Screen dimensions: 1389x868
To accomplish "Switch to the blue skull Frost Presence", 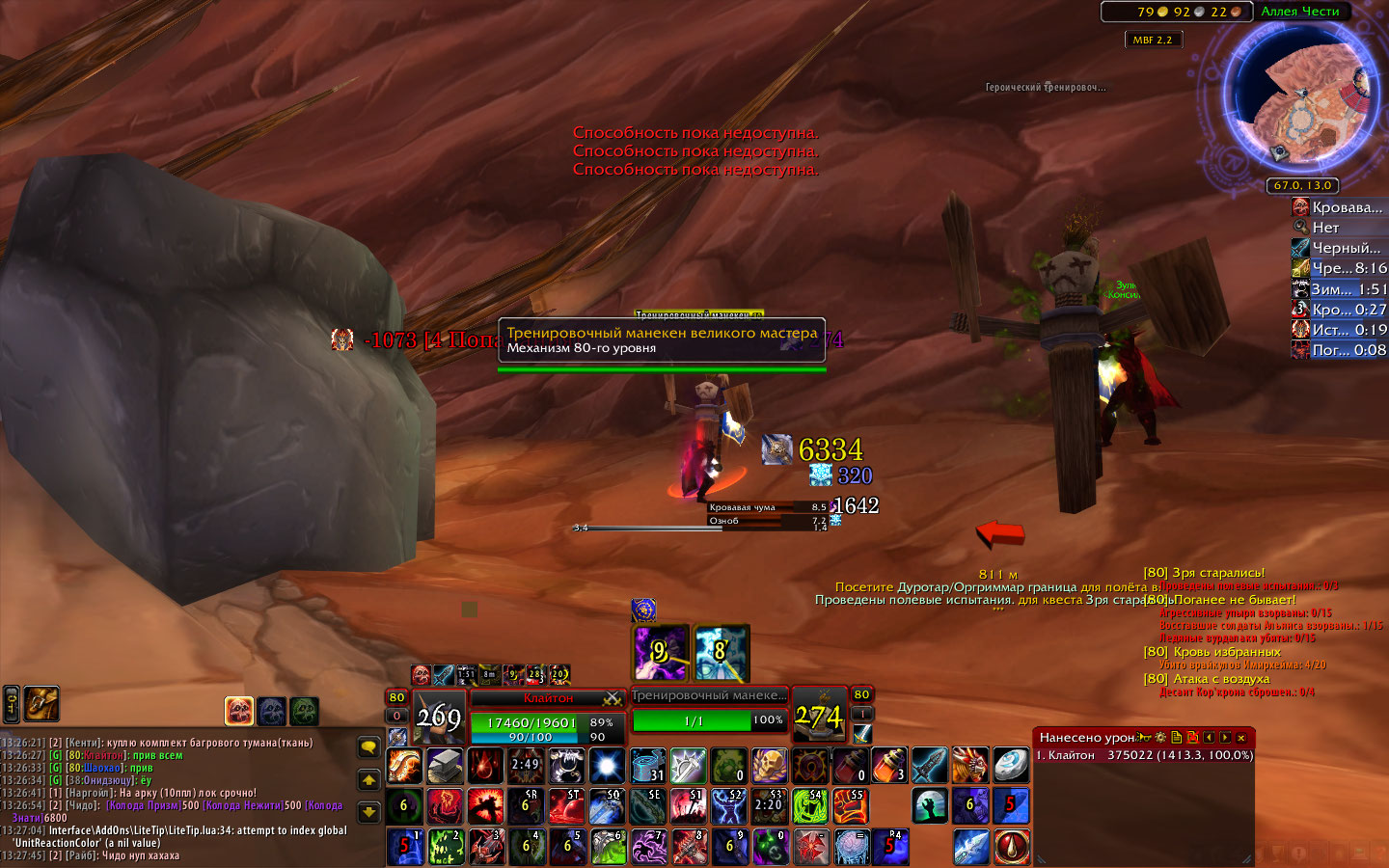I will coord(272,711).
